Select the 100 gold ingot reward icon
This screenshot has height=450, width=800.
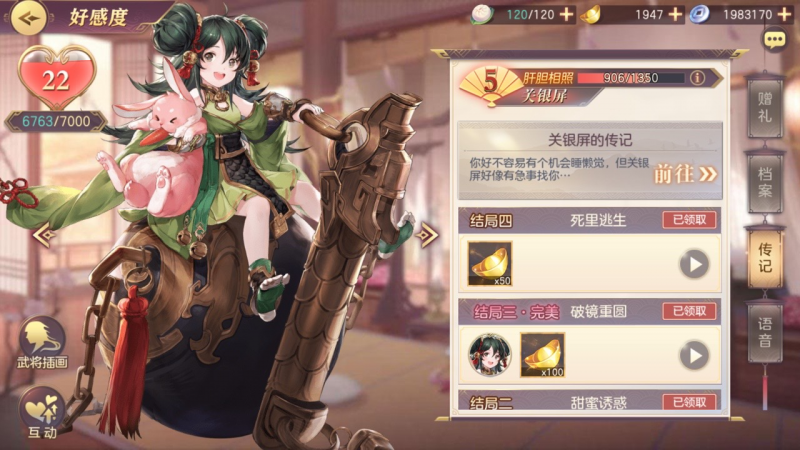click(542, 354)
